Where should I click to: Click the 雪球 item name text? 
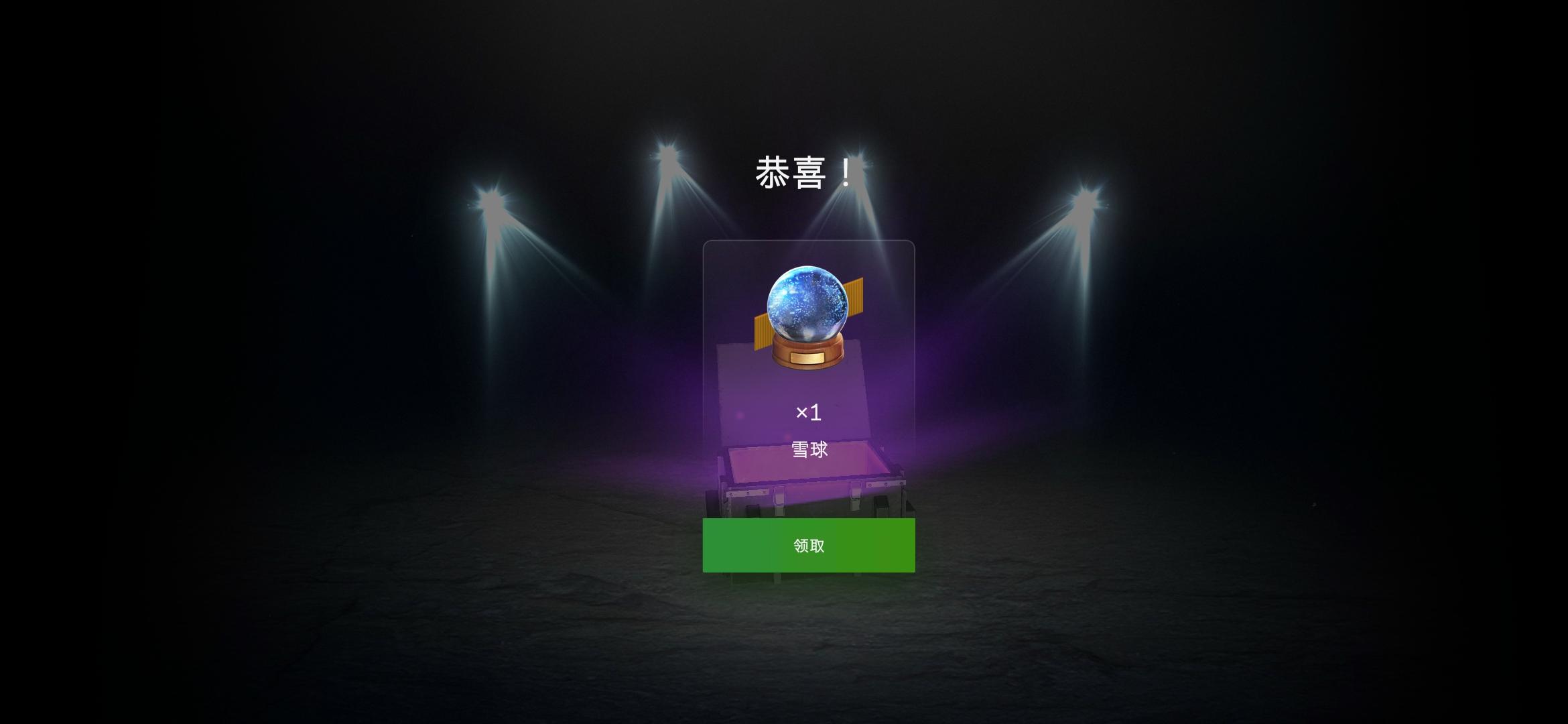coord(807,450)
